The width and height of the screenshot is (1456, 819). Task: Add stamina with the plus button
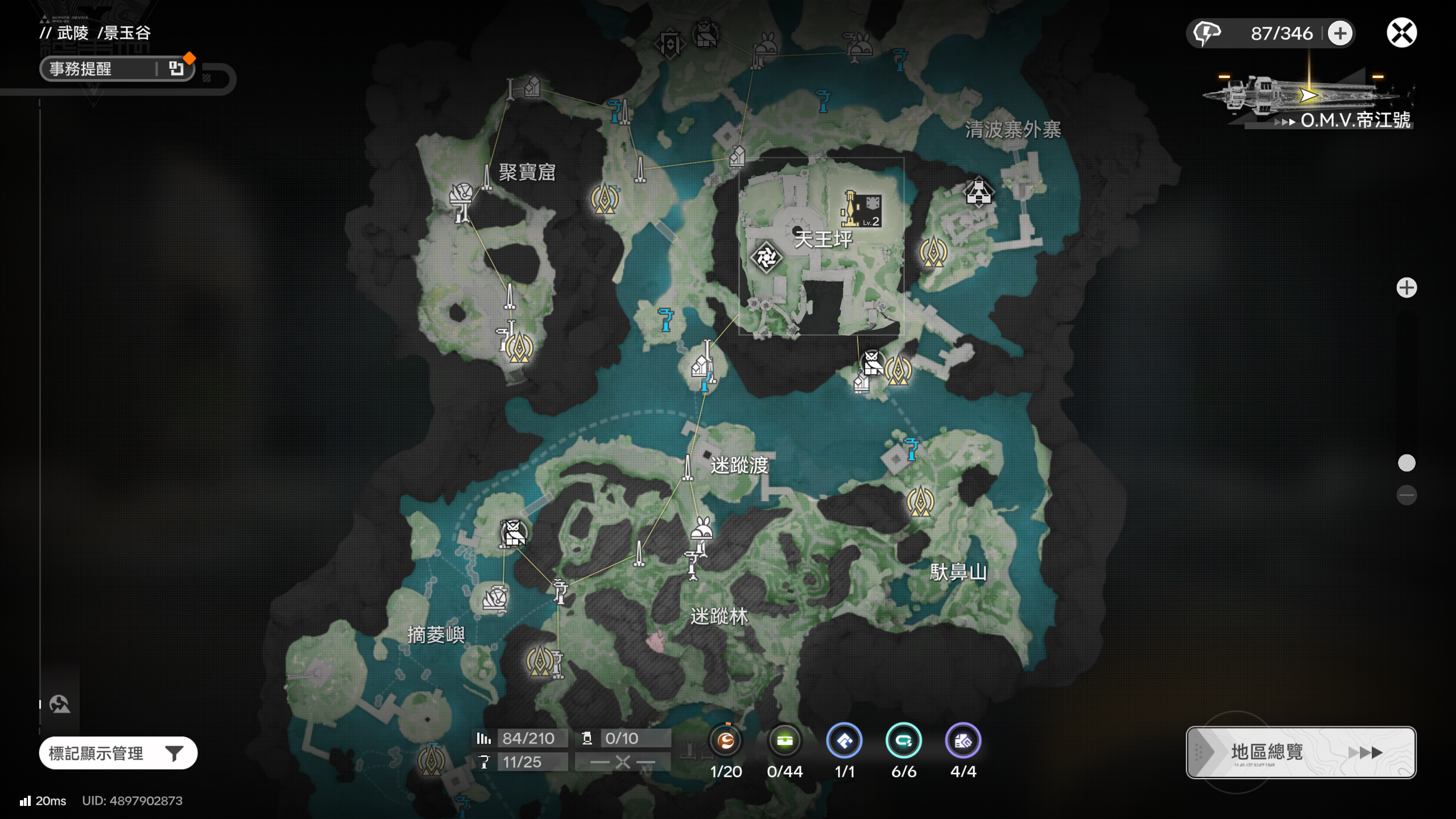[x=1339, y=33]
